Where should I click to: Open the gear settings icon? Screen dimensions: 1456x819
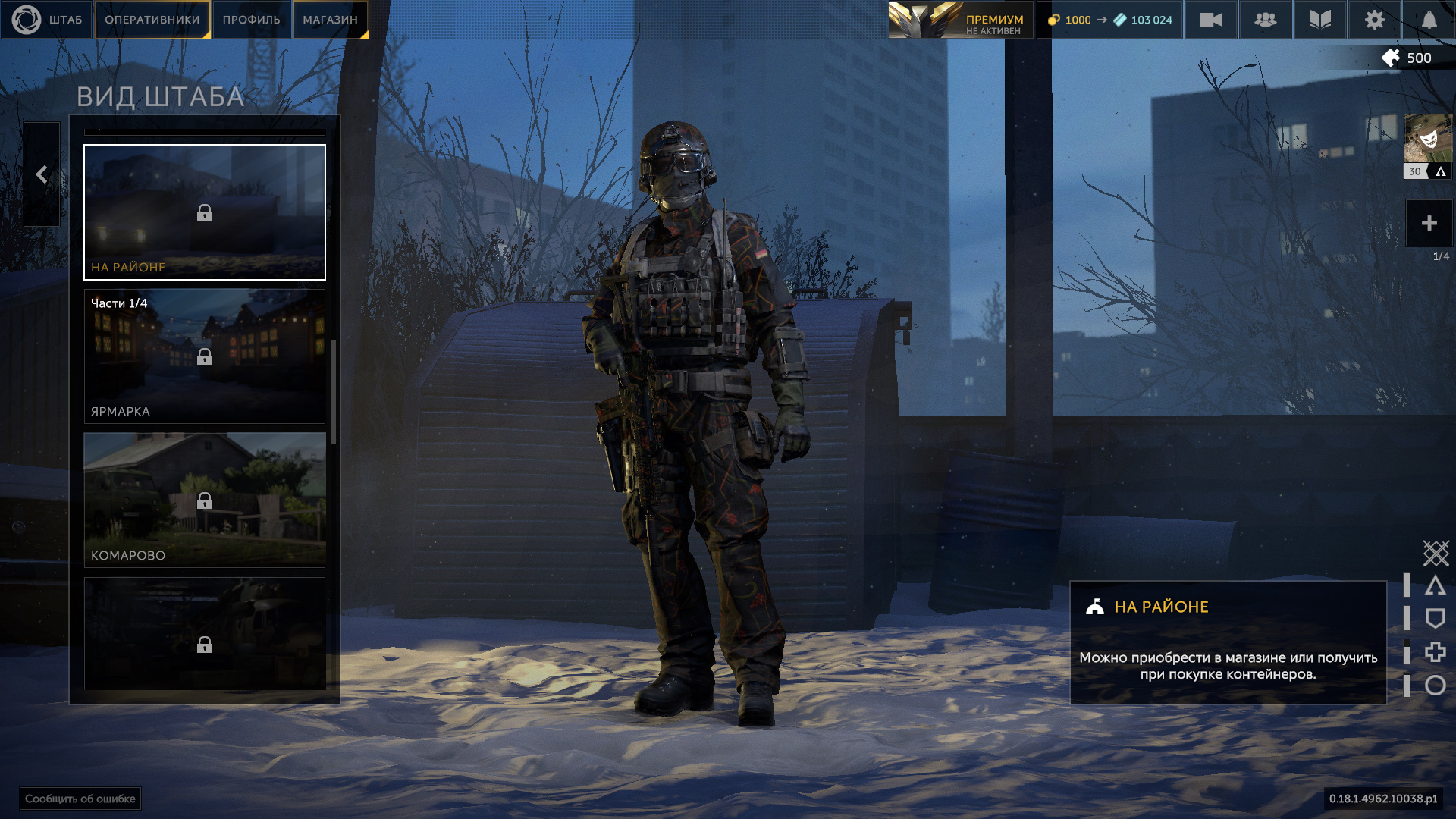(1374, 20)
